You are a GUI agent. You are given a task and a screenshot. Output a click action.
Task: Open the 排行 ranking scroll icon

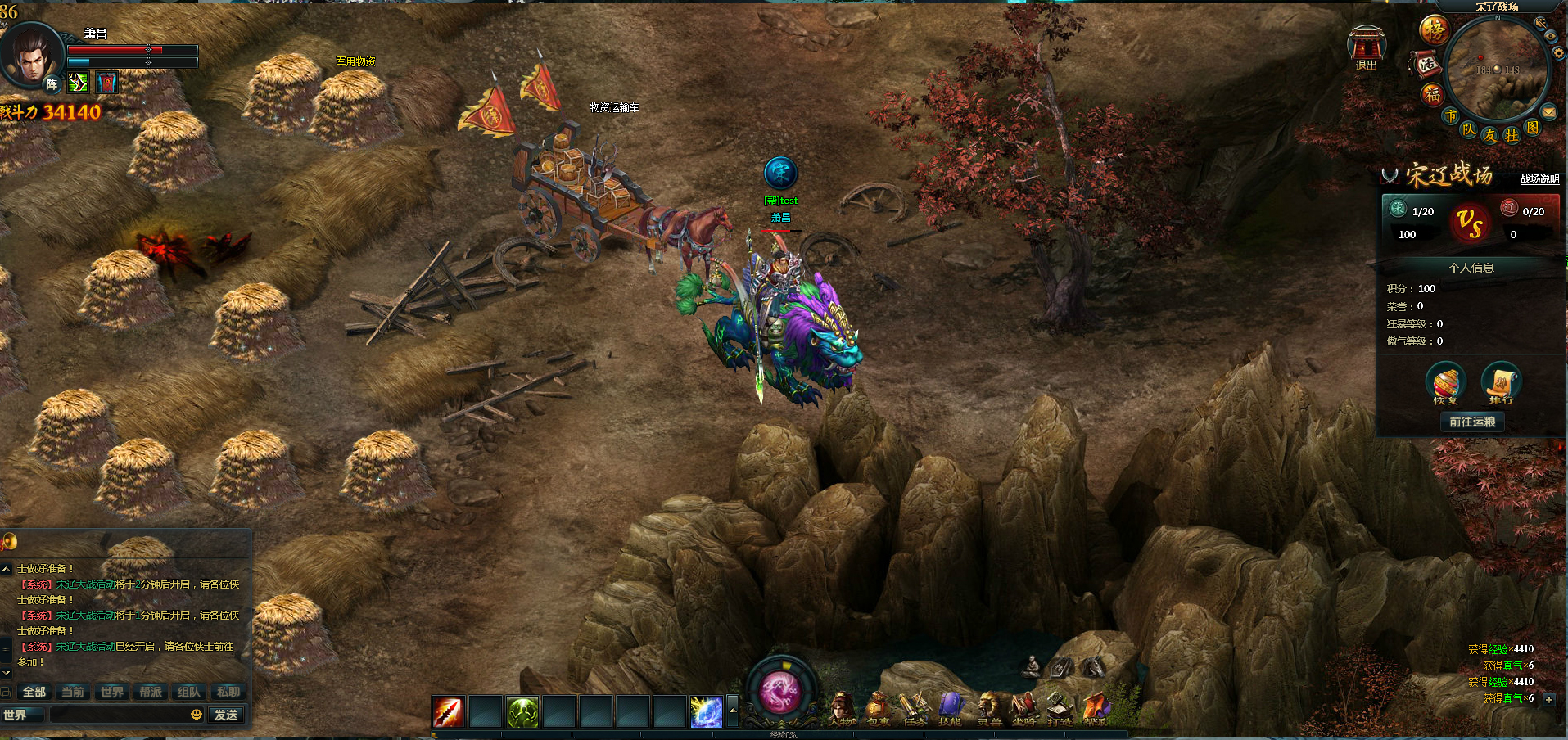point(1501,382)
